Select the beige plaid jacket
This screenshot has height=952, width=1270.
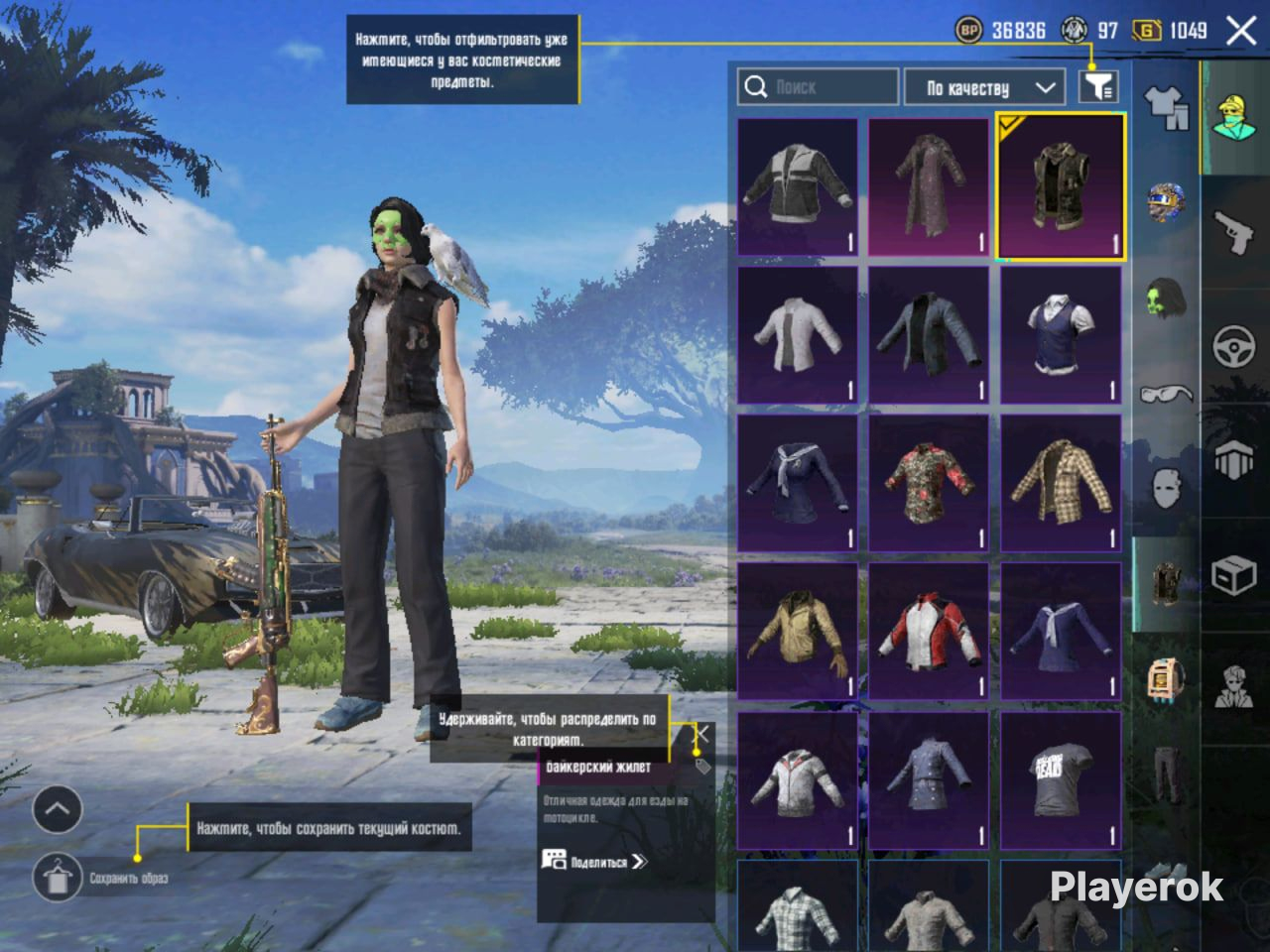[1061, 483]
